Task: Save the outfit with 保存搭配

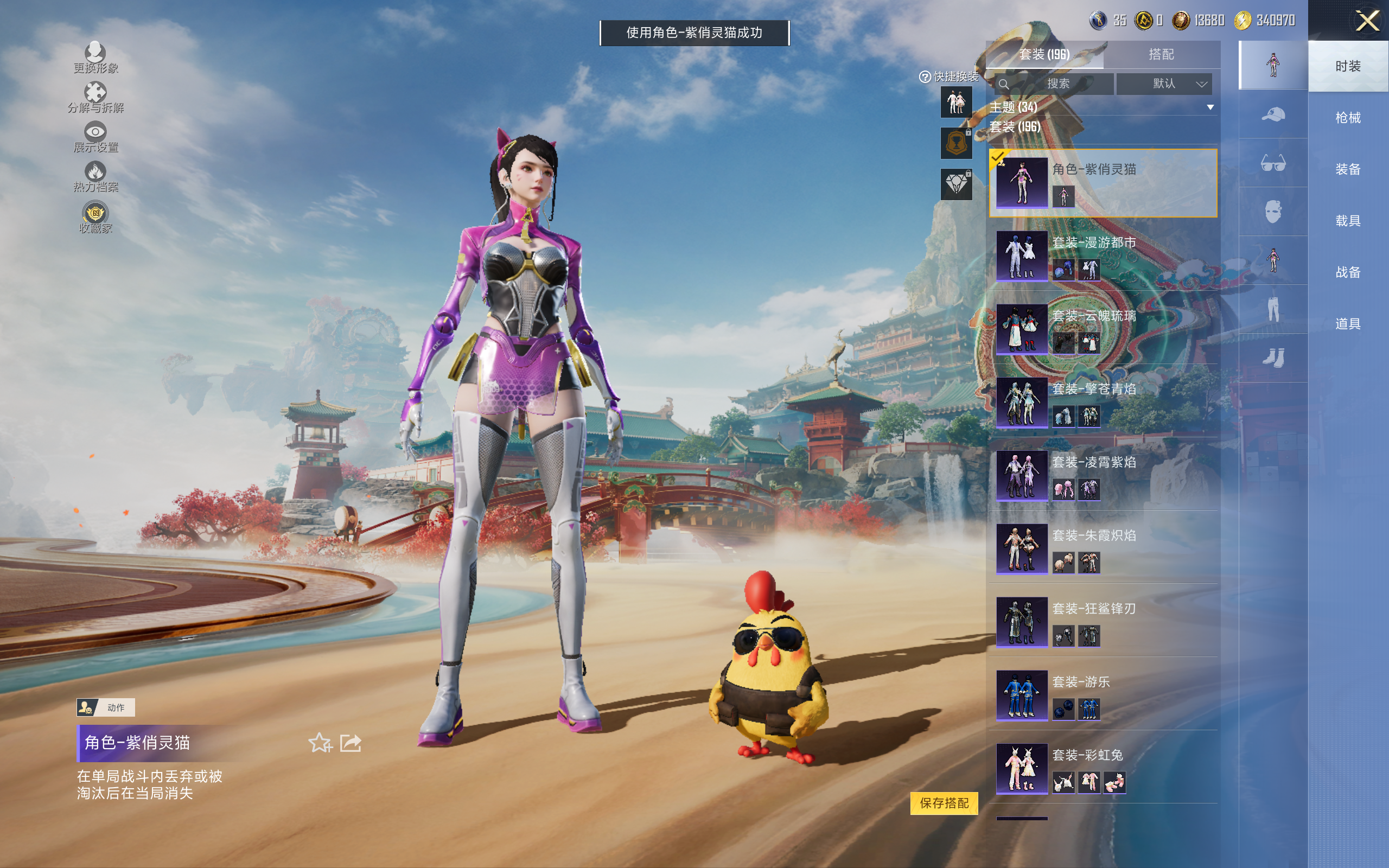Action: [944, 802]
